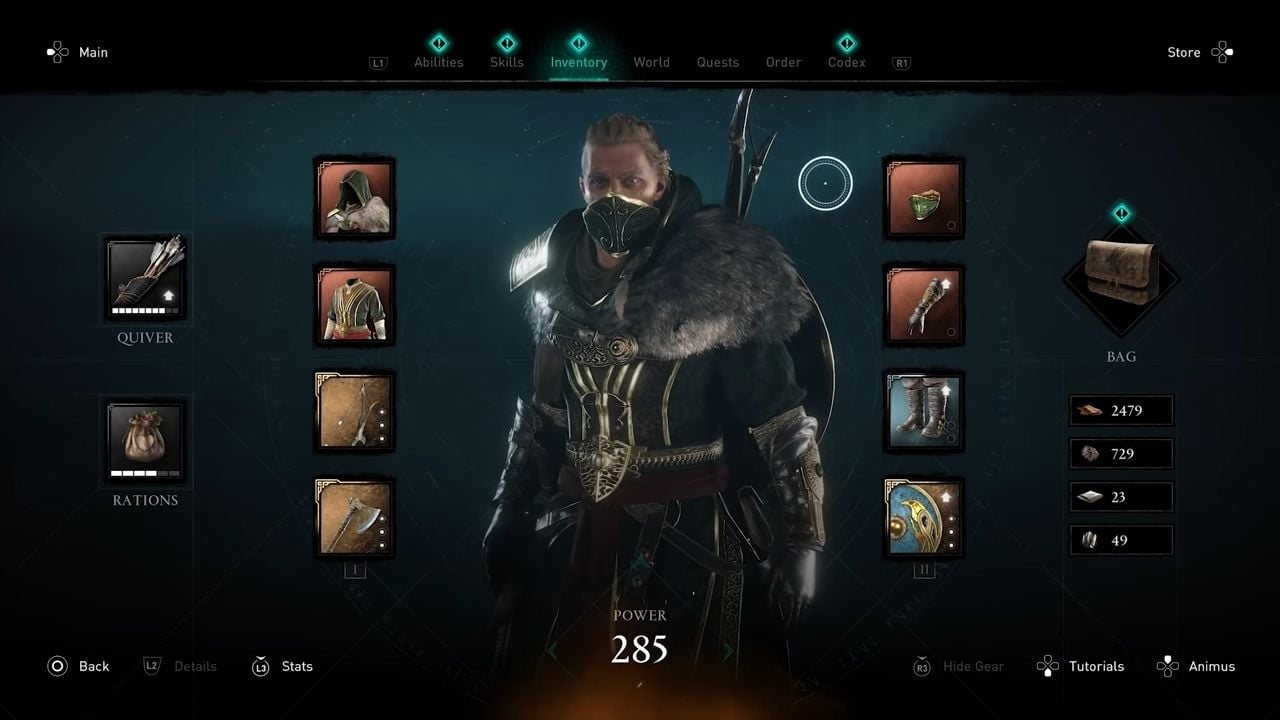Select the green mask helmet slot
Screen dimensions: 1280x720
click(x=924, y=198)
